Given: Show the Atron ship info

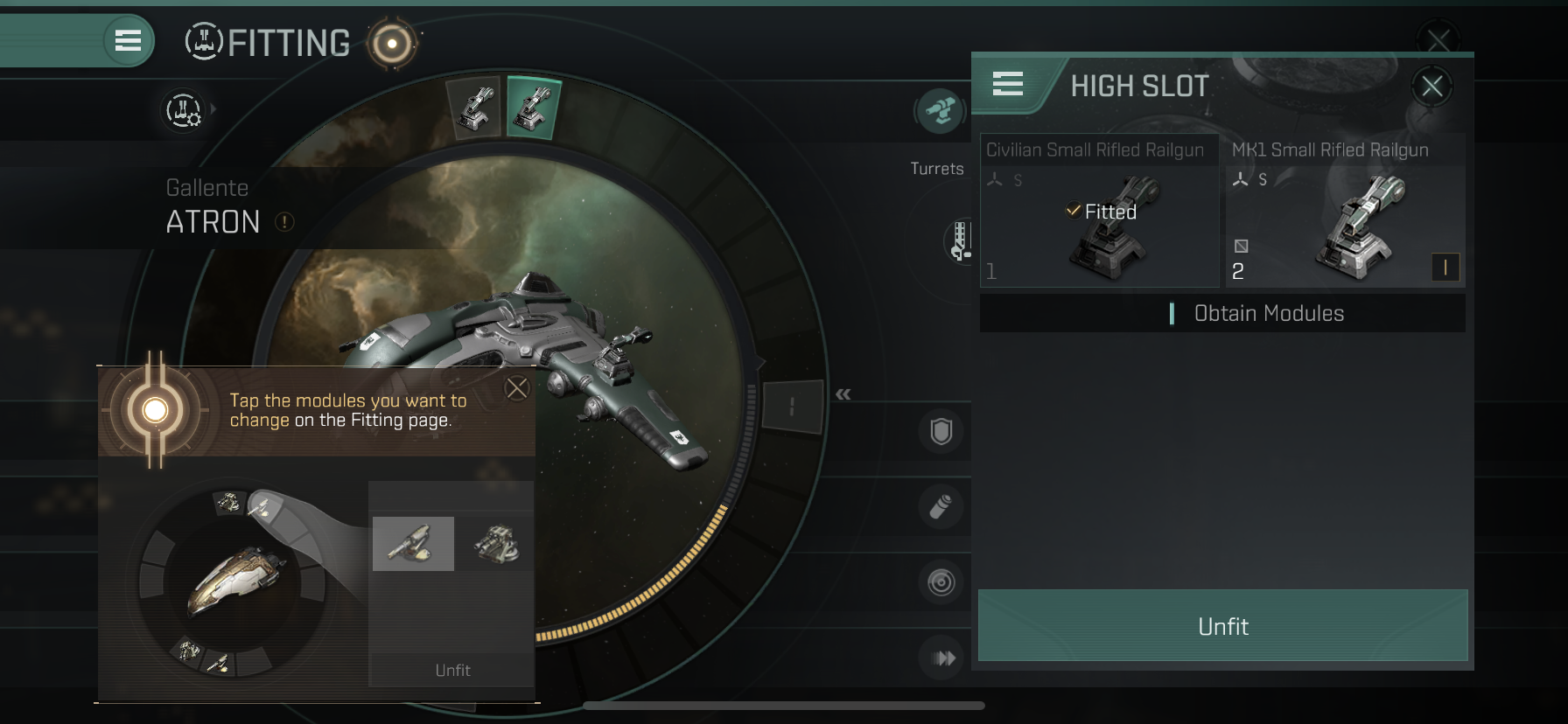Looking at the screenshot, I should point(284,222).
